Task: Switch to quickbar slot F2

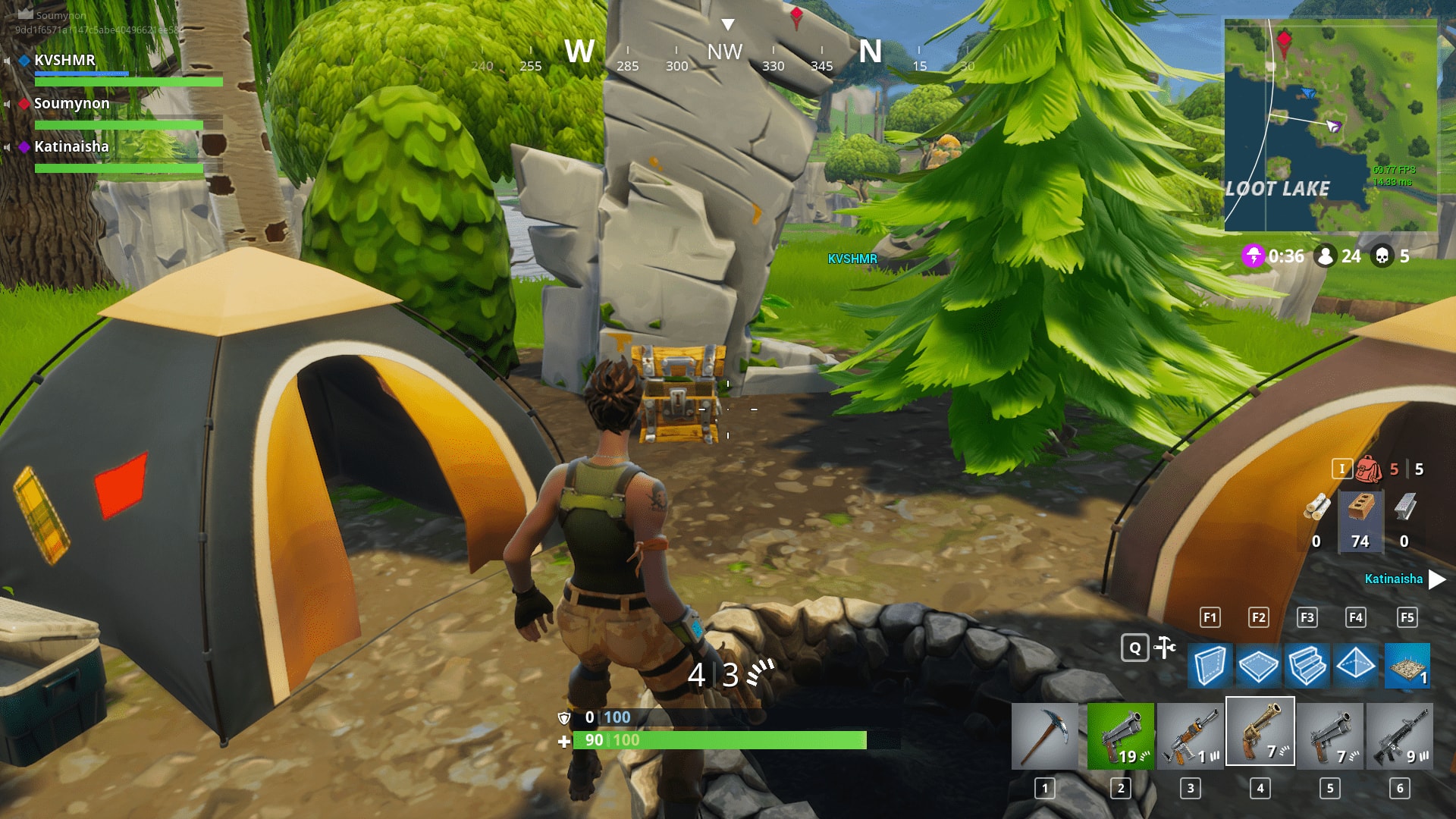Action: tap(1258, 617)
